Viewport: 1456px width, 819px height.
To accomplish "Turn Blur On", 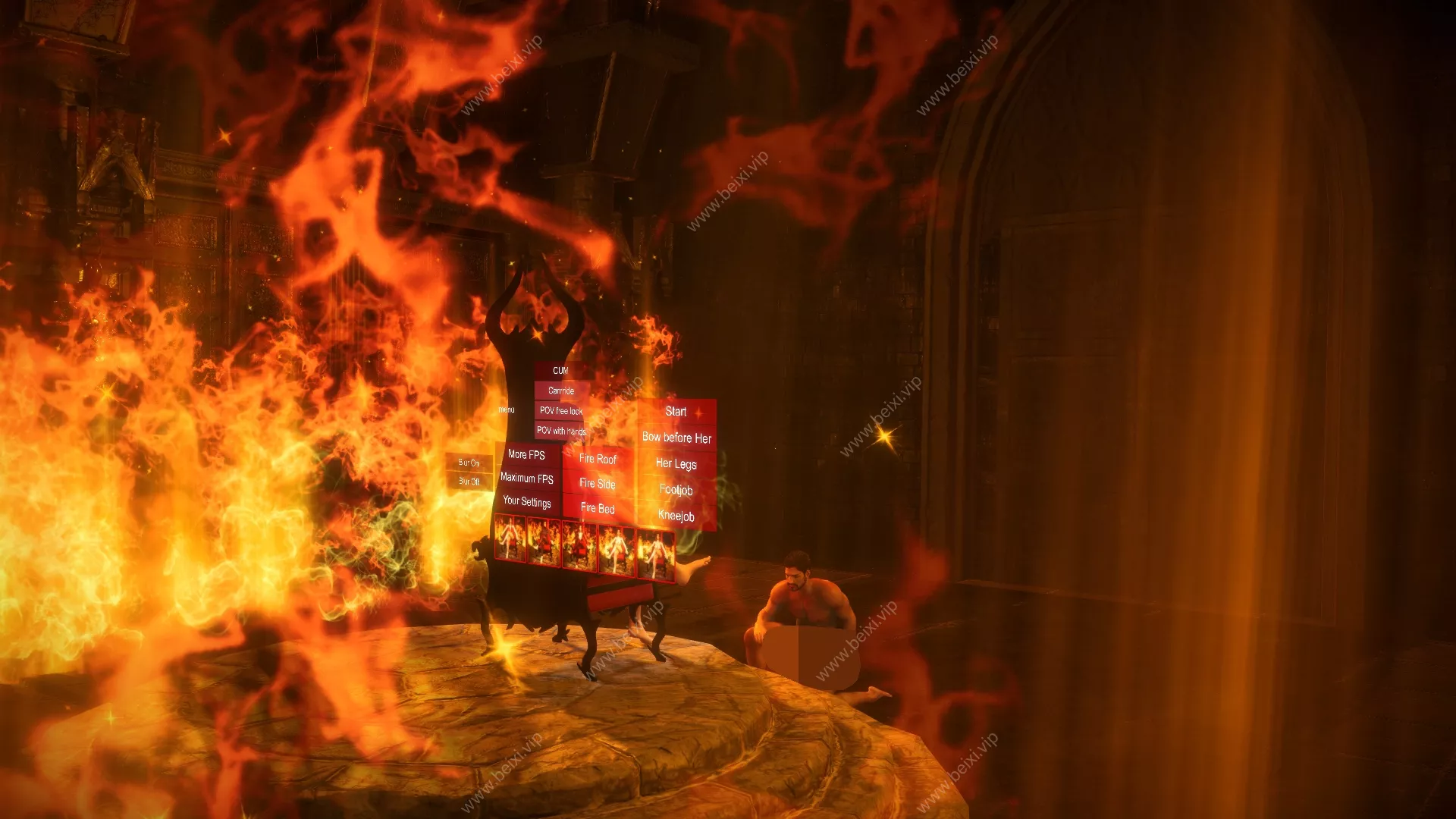I will tap(469, 463).
